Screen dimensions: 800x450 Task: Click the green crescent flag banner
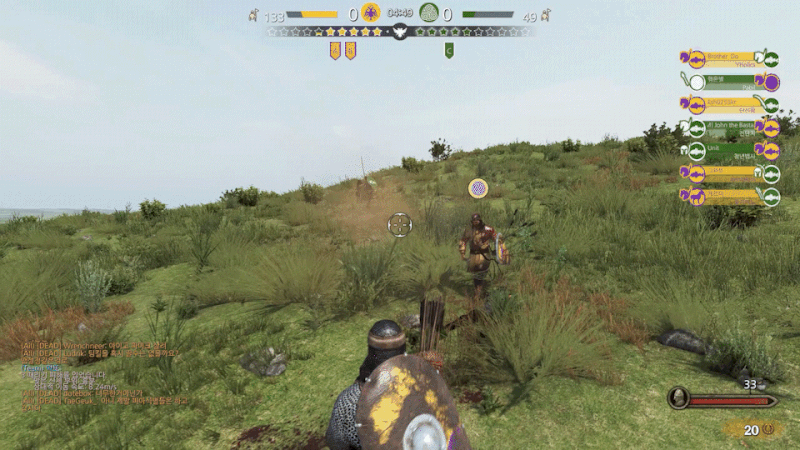pos(449,50)
